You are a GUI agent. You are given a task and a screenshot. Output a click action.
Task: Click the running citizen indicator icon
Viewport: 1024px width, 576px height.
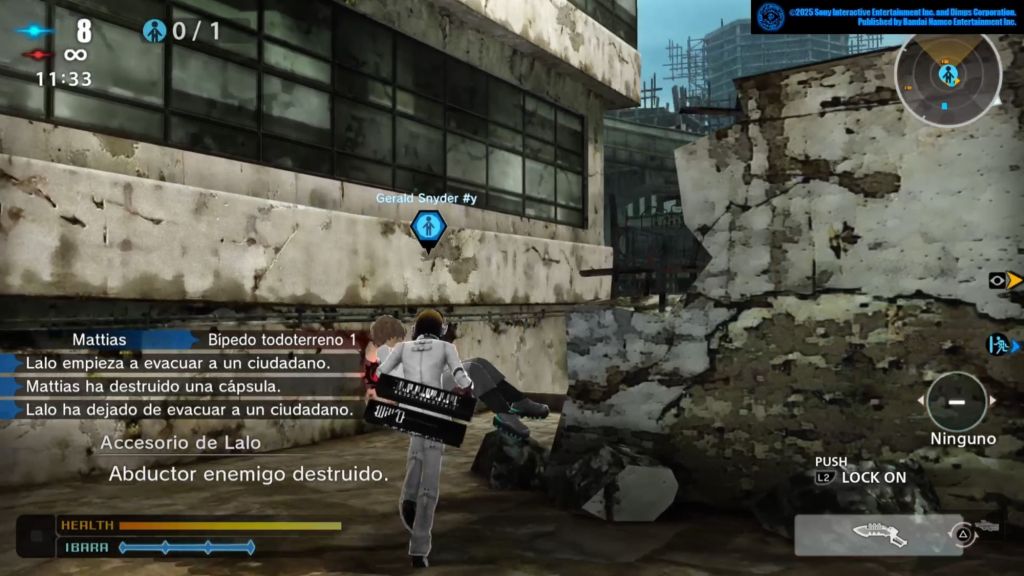(999, 346)
